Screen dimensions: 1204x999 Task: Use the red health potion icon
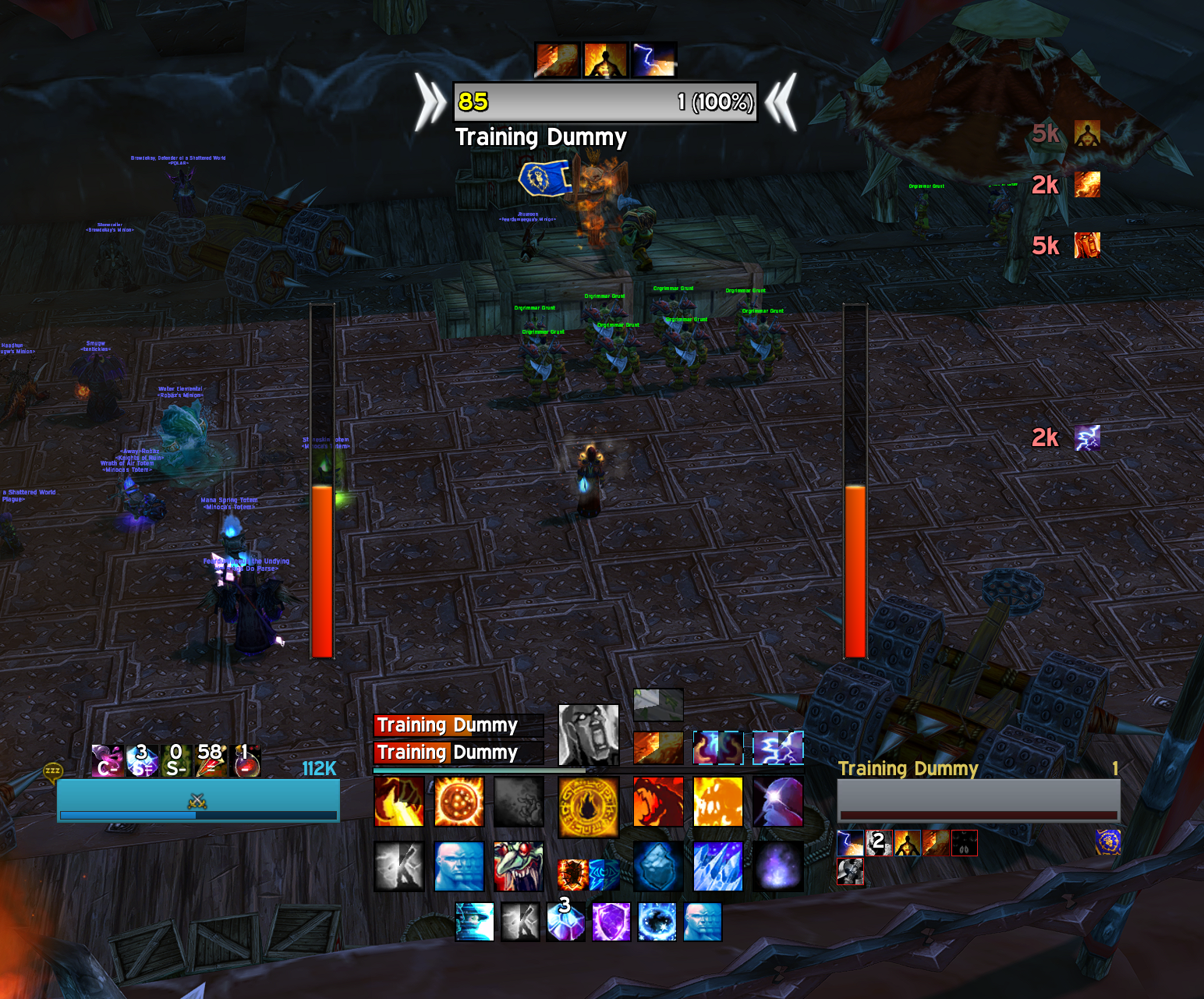[246, 760]
